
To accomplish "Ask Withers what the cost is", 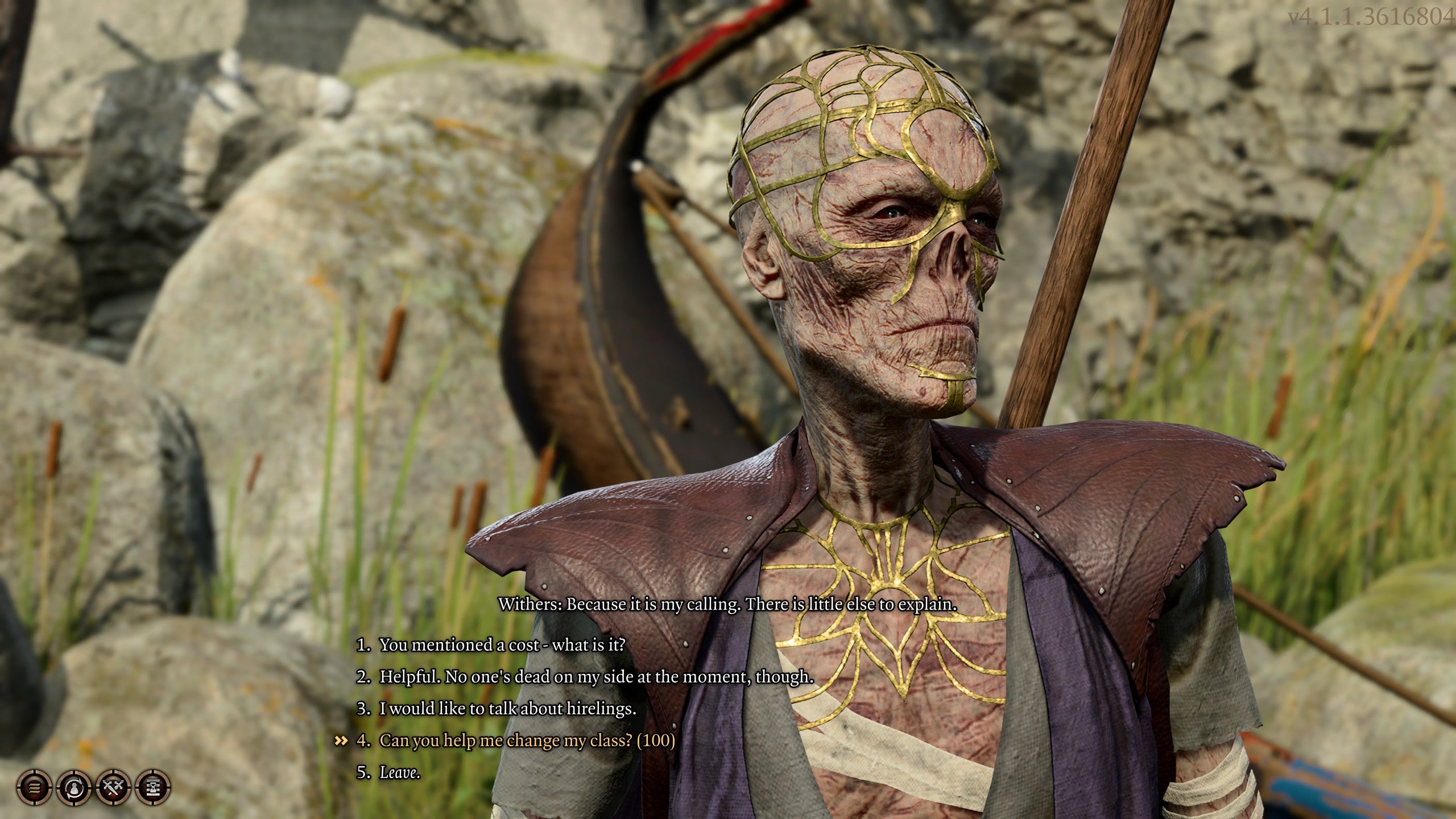I will pyautogui.click(x=502, y=645).
